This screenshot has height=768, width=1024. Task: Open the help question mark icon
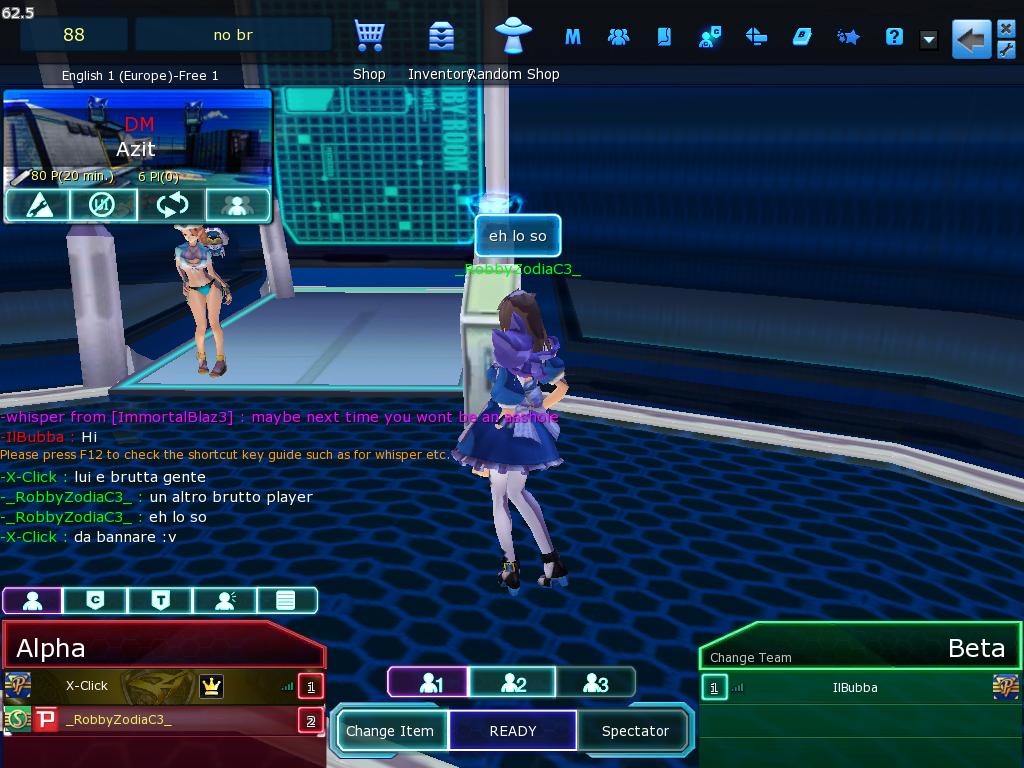[x=894, y=37]
